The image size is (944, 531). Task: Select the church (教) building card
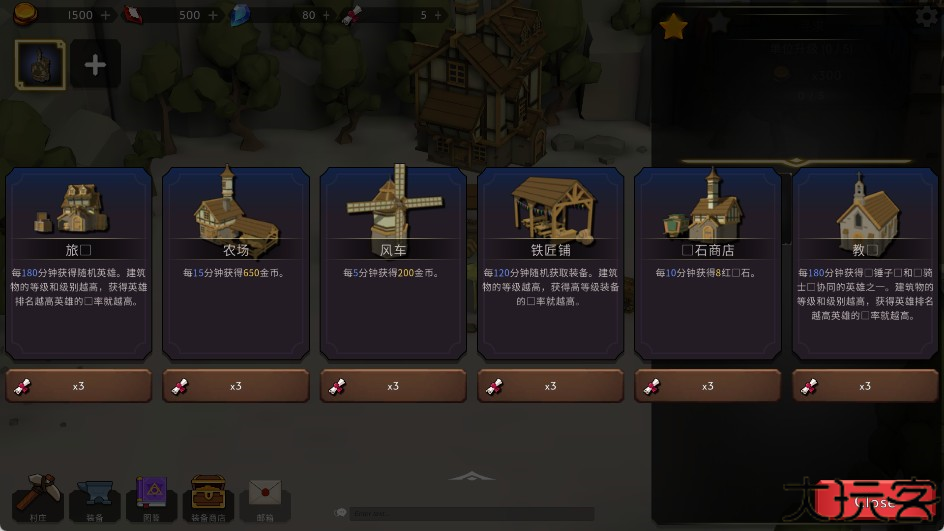tap(865, 263)
